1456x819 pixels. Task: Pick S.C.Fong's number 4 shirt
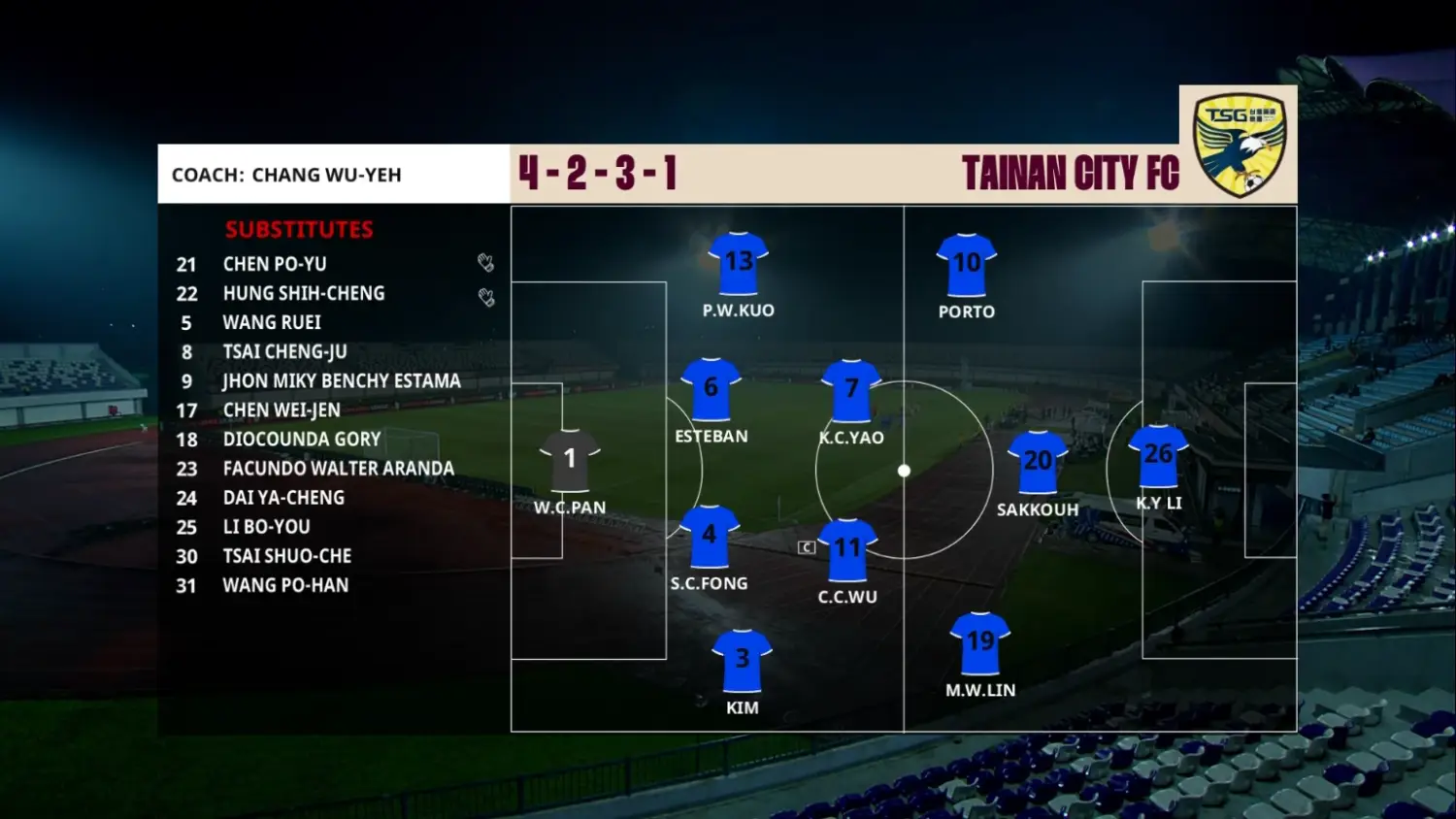click(710, 536)
